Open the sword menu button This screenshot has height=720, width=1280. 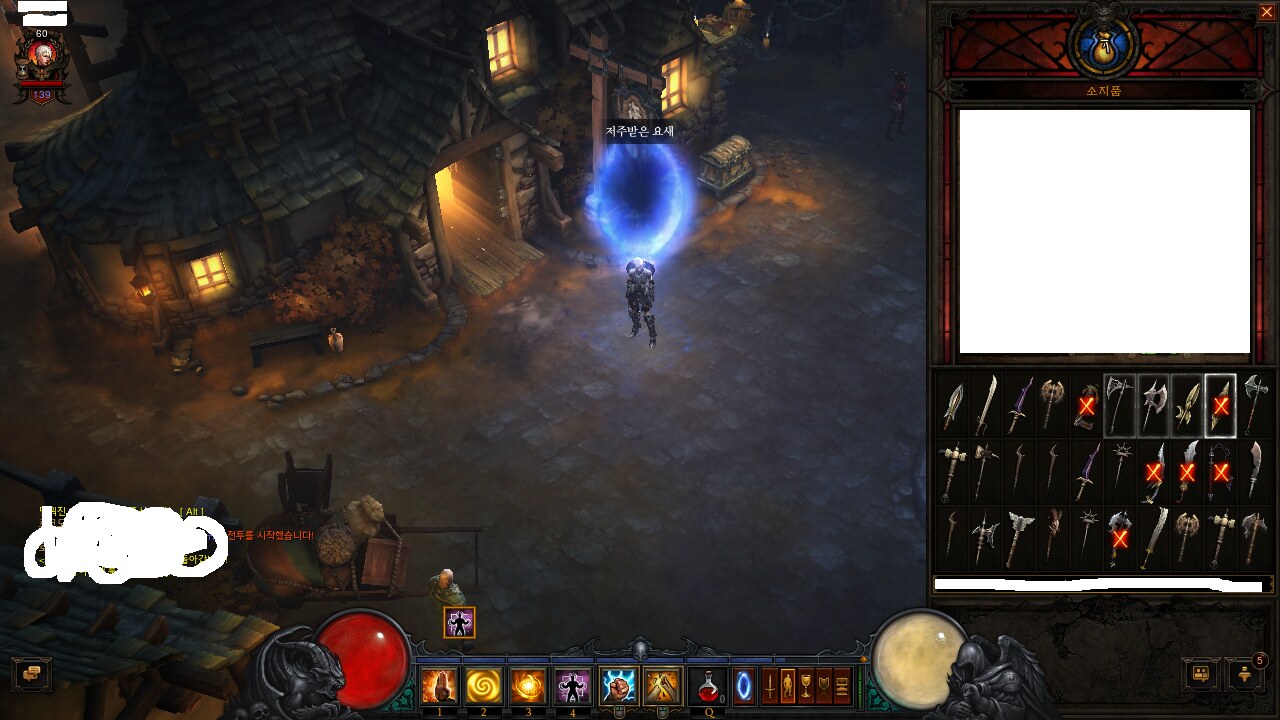click(x=769, y=686)
